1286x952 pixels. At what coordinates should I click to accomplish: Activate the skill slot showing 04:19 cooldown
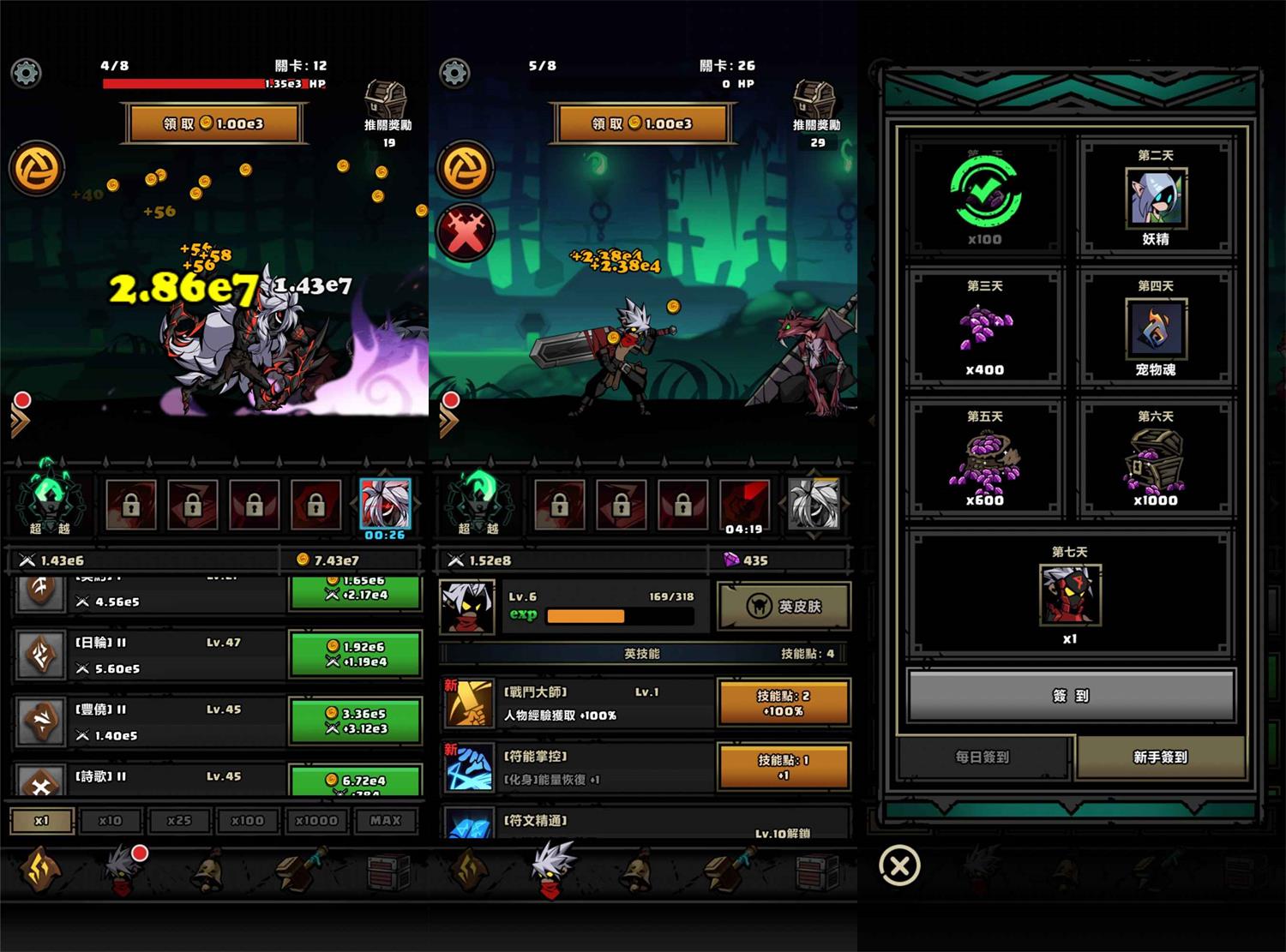743,506
